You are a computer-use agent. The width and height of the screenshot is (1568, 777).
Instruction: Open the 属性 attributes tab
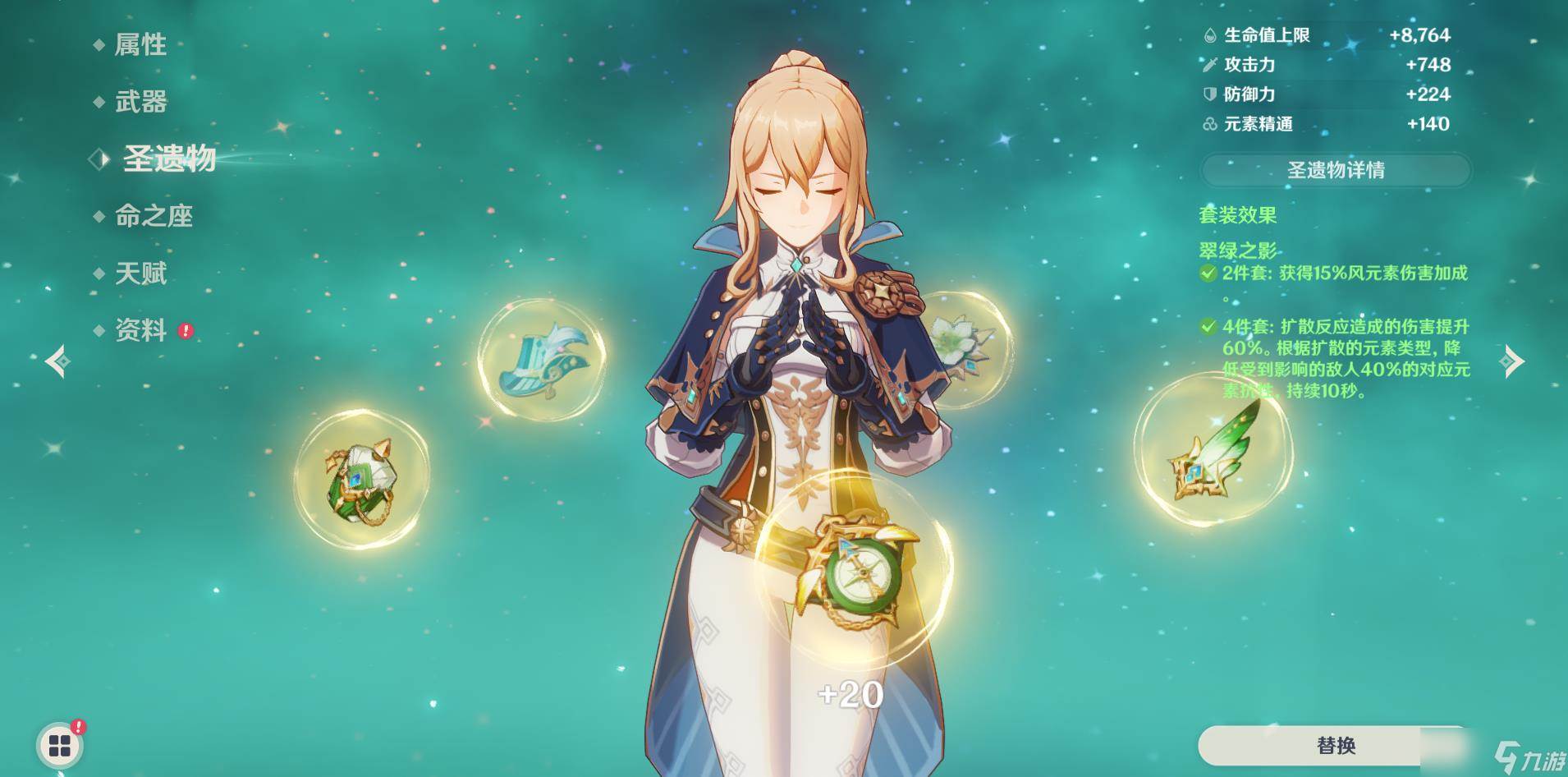tap(140, 44)
